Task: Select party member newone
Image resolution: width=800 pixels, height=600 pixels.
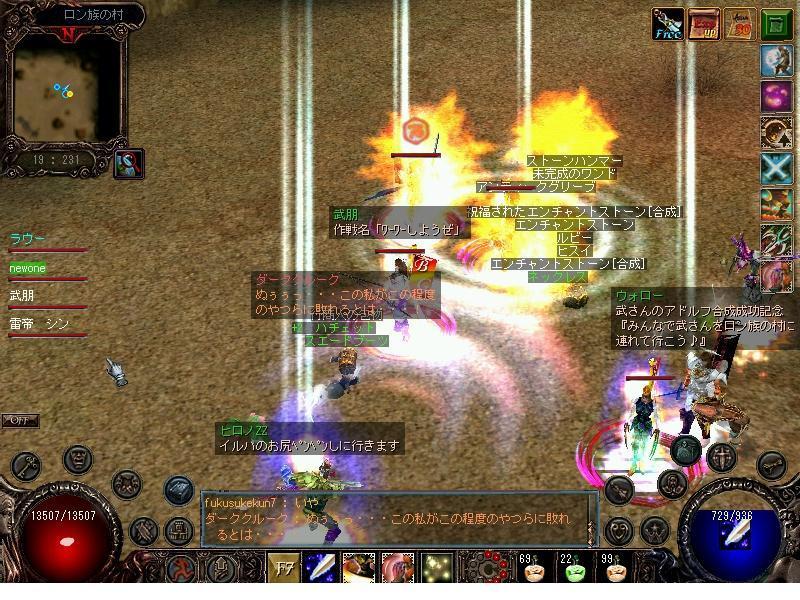Action: tap(28, 268)
